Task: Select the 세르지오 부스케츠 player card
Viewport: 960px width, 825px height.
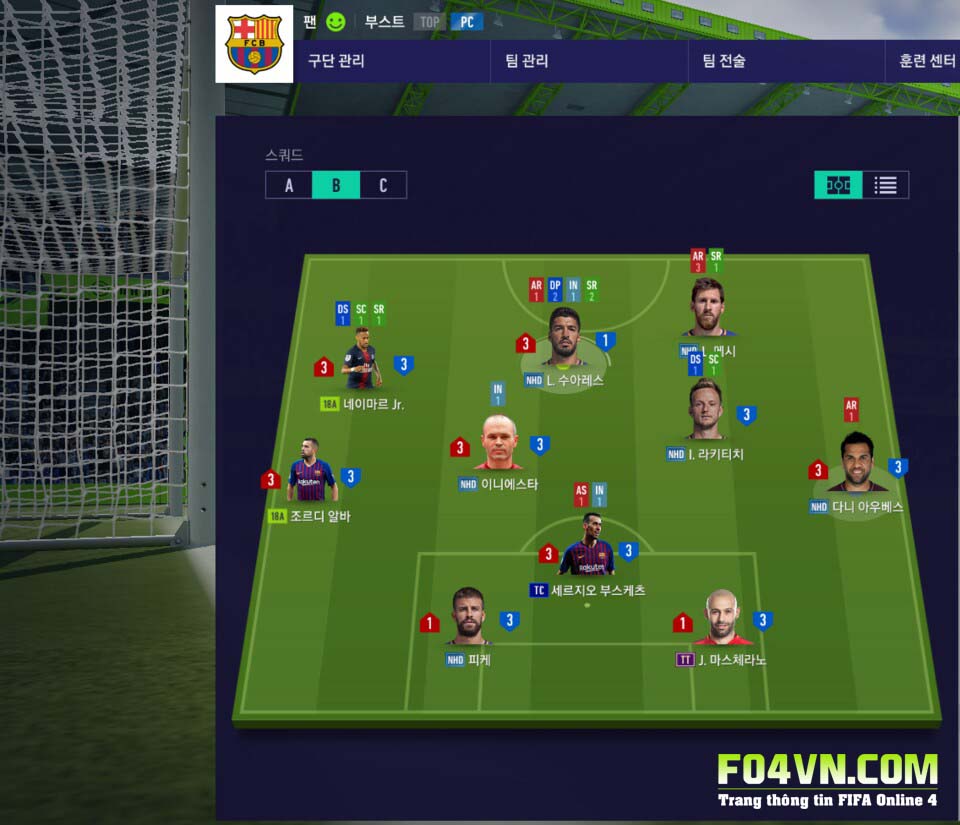Action: [x=587, y=550]
